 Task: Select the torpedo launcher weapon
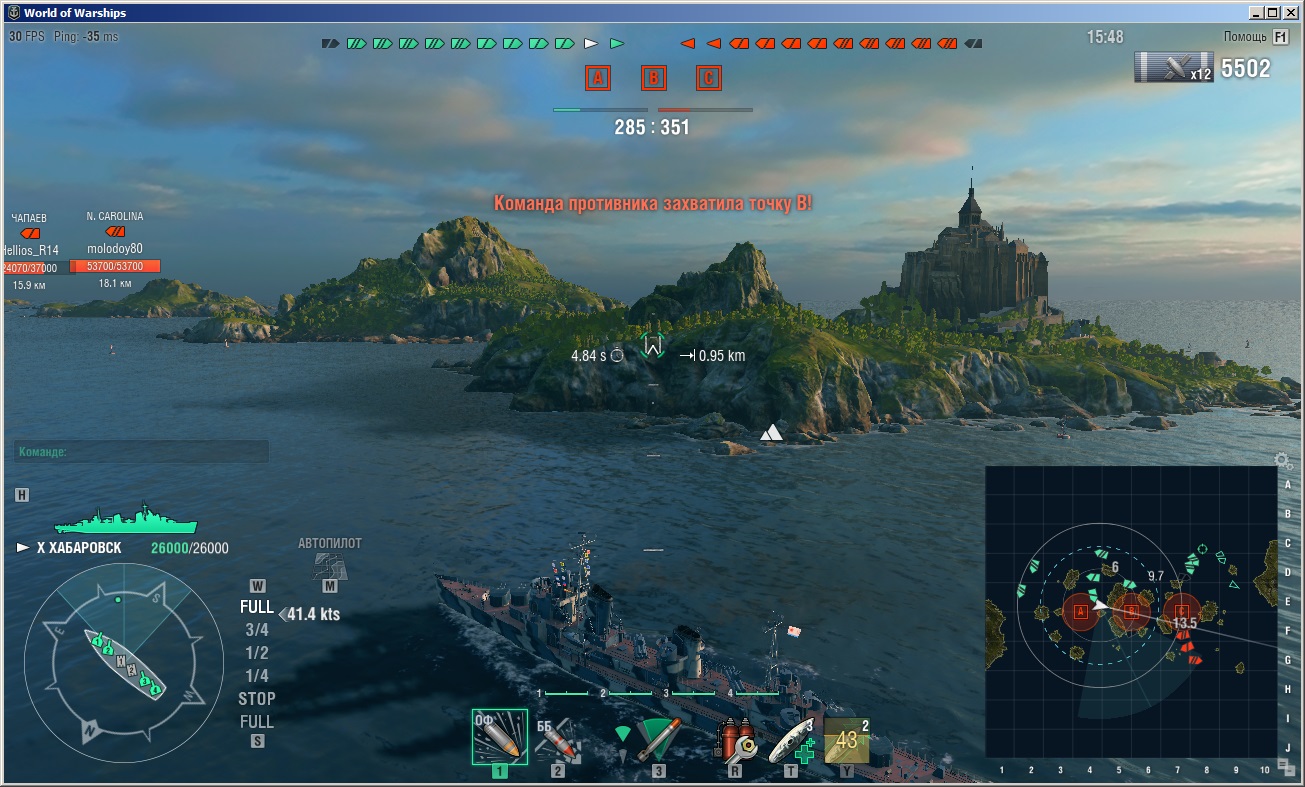coord(651,740)
